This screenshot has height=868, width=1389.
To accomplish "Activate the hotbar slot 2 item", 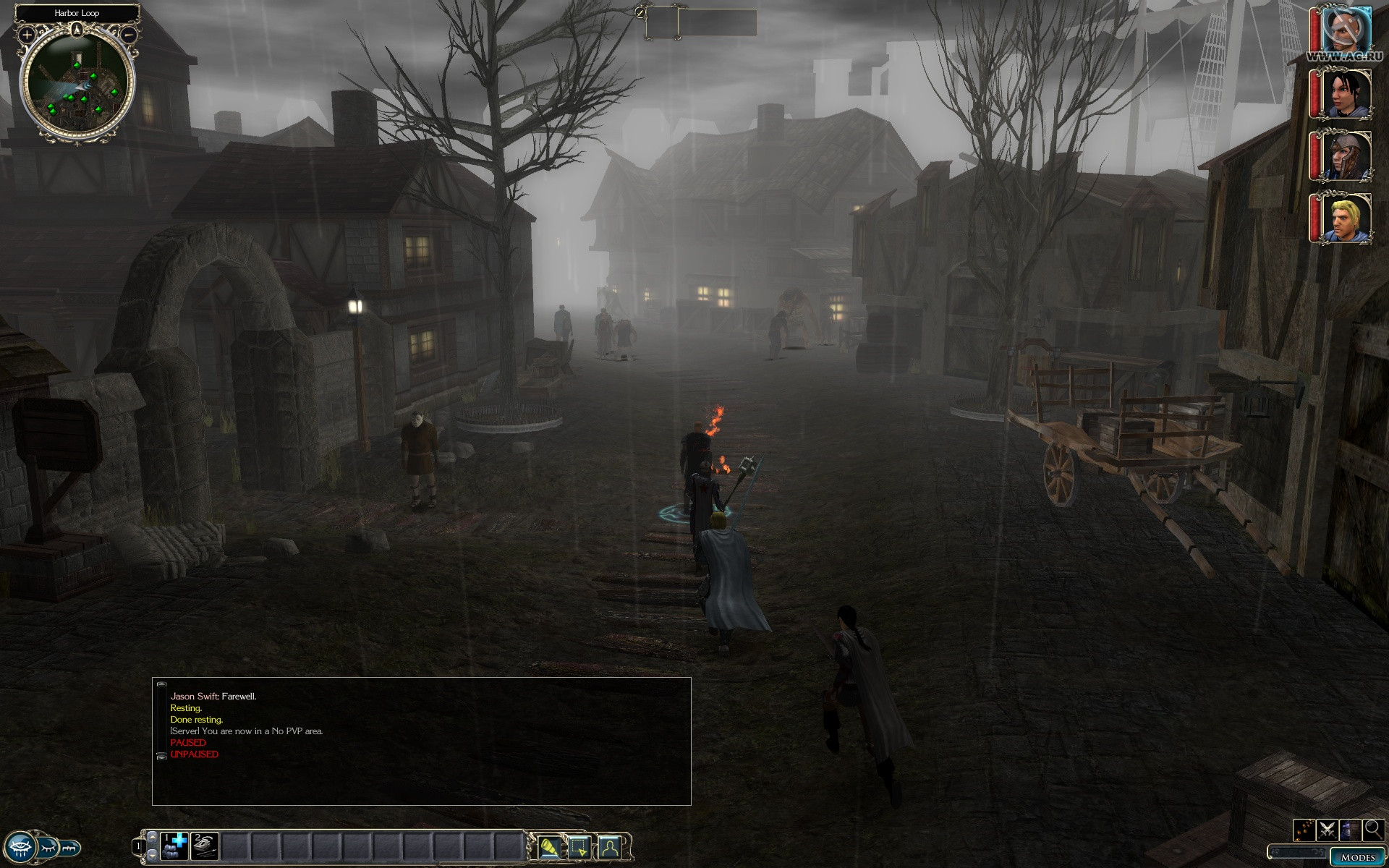I will 205,846.
